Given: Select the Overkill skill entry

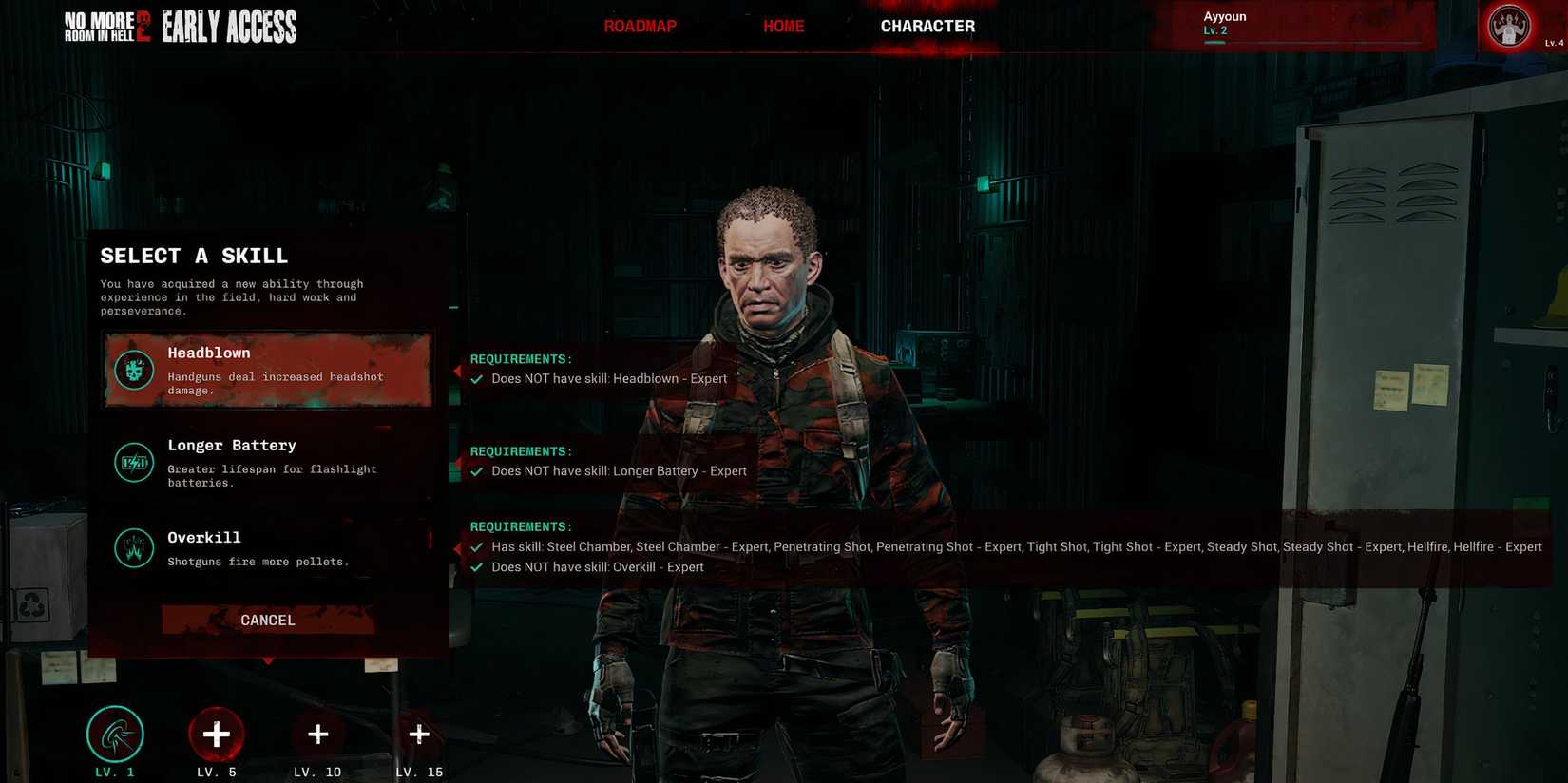Looking at the screenshot, I should tap(267, 547).
